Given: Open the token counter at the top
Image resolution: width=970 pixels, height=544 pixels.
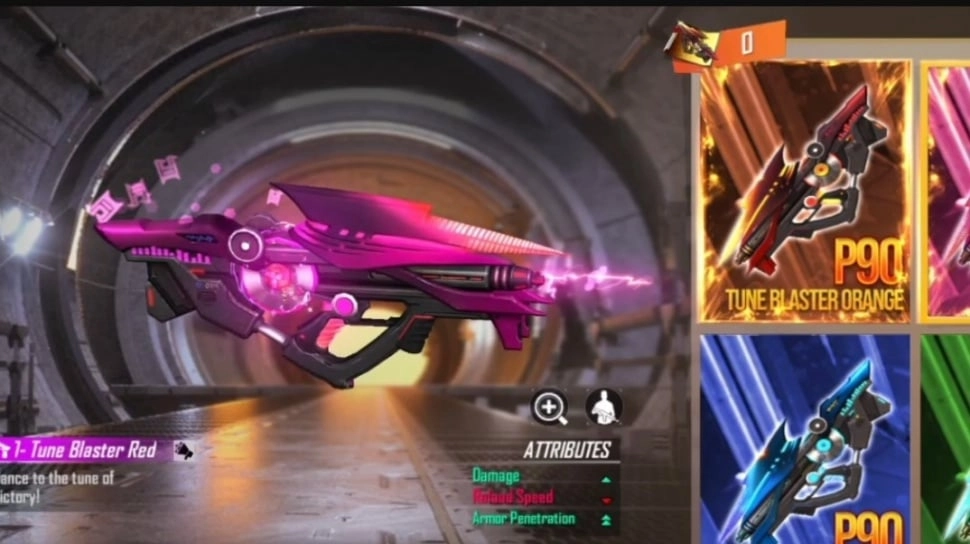Looking at the screenshot, I should click(727, 45).
